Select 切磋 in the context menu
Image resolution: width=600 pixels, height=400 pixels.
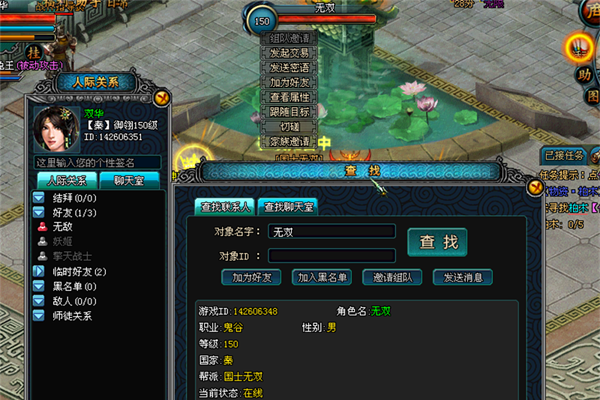(290, 127)
